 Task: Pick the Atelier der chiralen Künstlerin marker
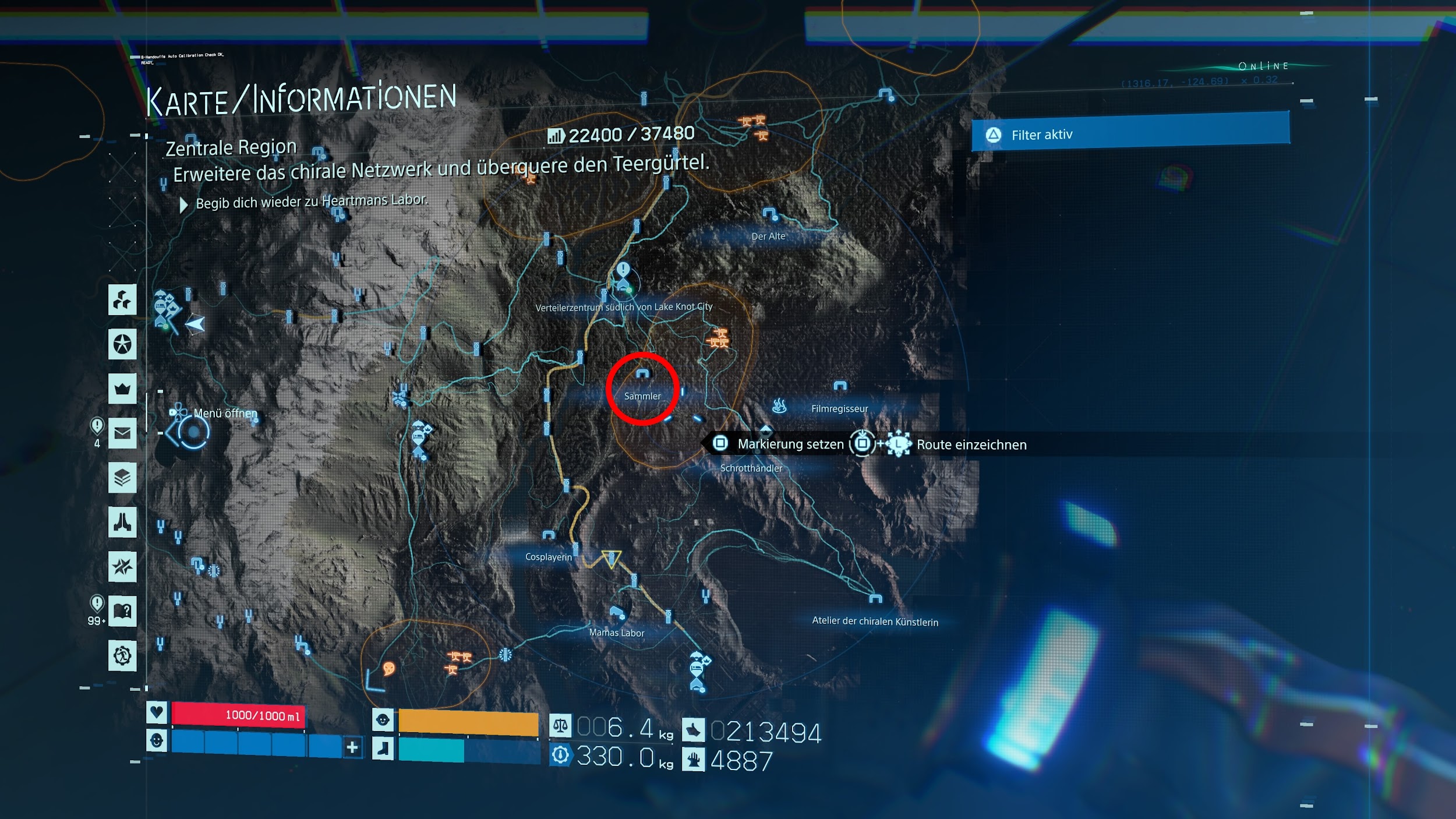coord(875,599)
